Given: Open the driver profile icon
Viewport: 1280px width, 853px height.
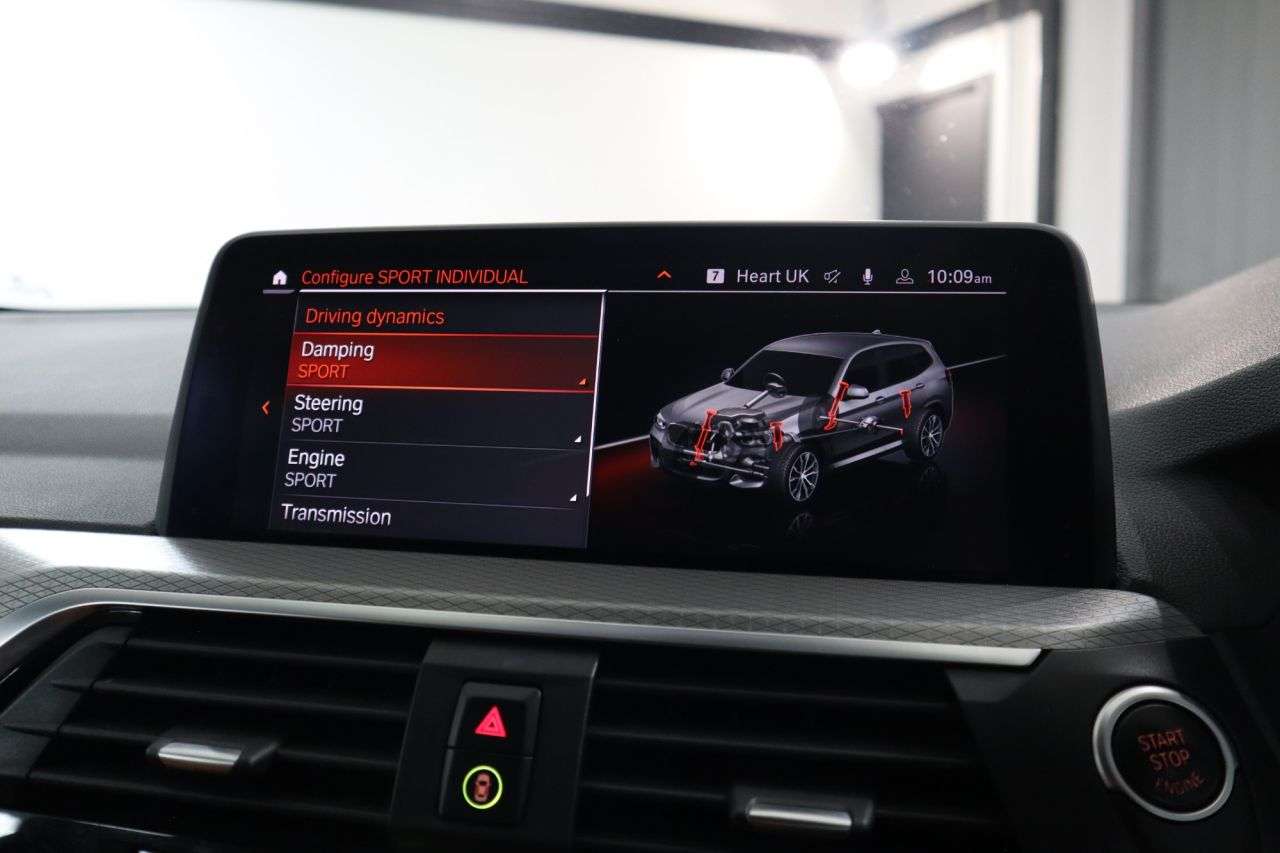Looking at the screenshot, I should [x=904, y=277].
